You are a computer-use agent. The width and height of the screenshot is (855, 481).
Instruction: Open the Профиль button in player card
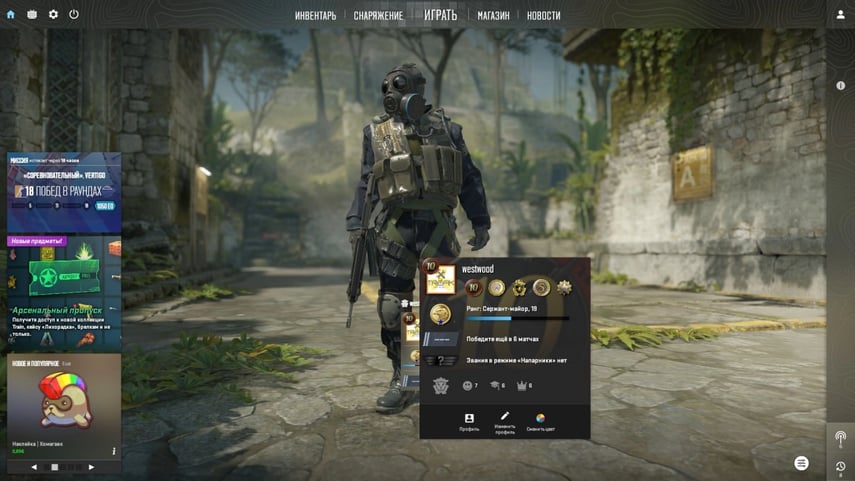469,422
